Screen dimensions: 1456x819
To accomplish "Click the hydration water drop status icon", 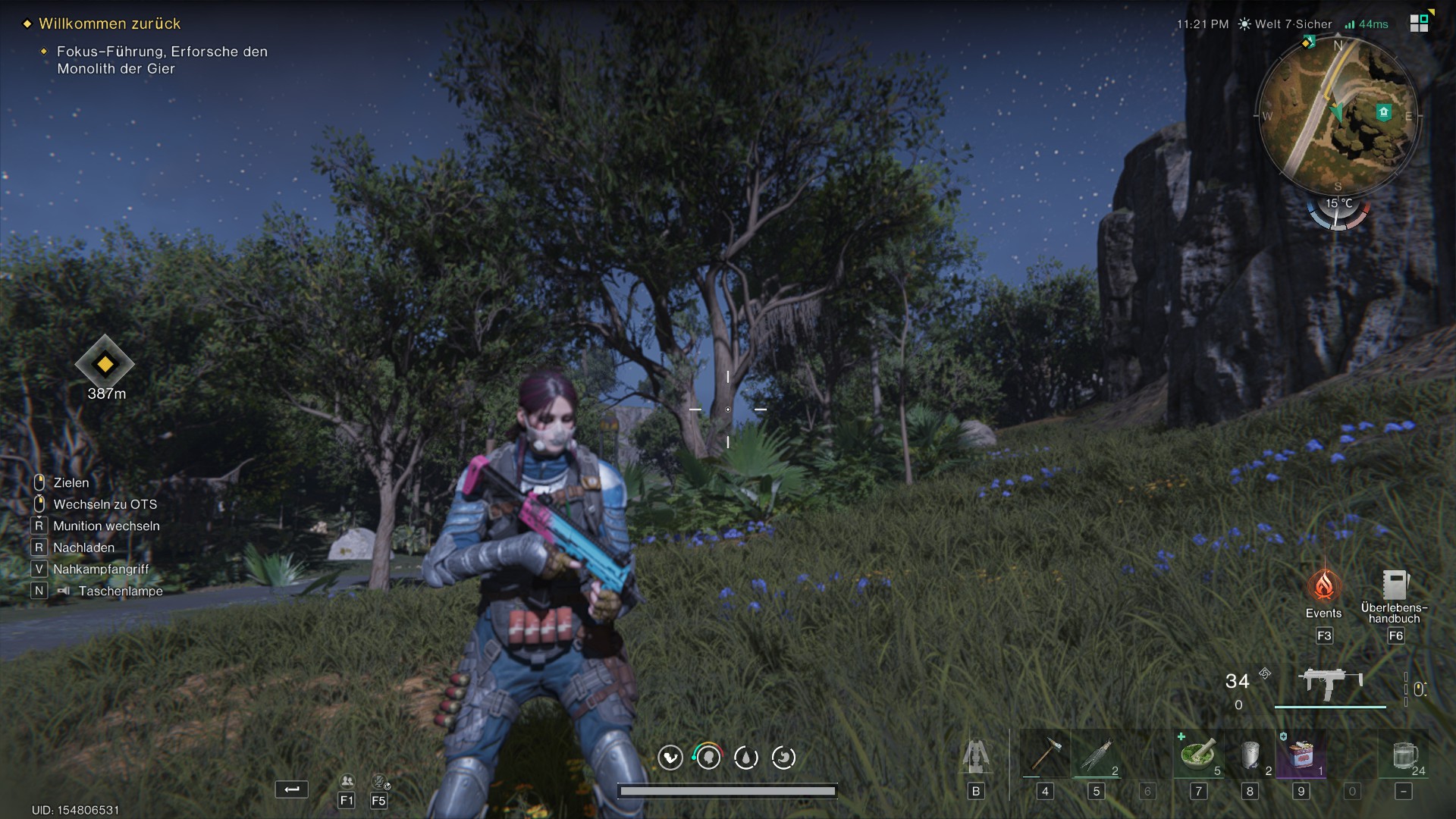I will [x=746, y=758].
